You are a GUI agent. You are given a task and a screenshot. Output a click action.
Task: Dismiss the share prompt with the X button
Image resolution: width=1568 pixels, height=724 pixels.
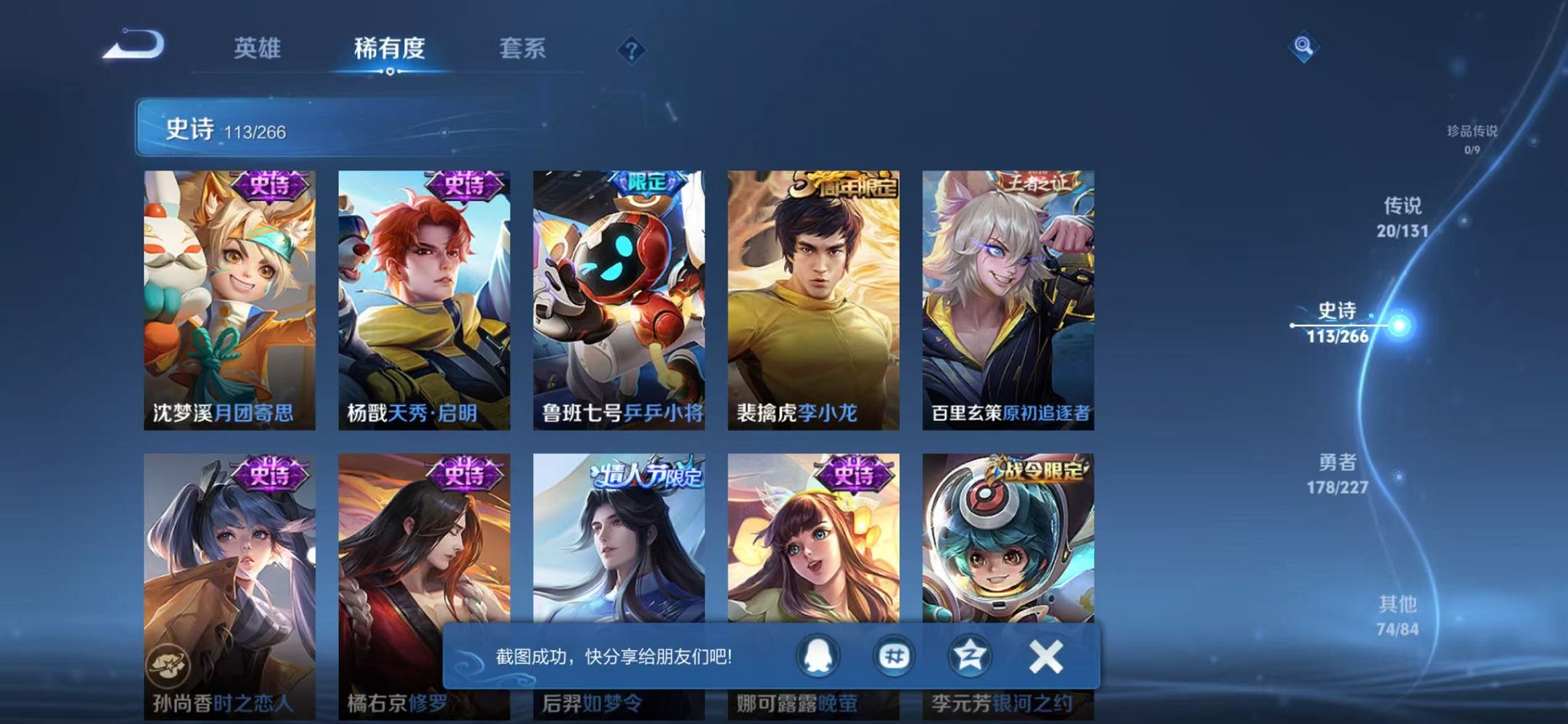1045,656
